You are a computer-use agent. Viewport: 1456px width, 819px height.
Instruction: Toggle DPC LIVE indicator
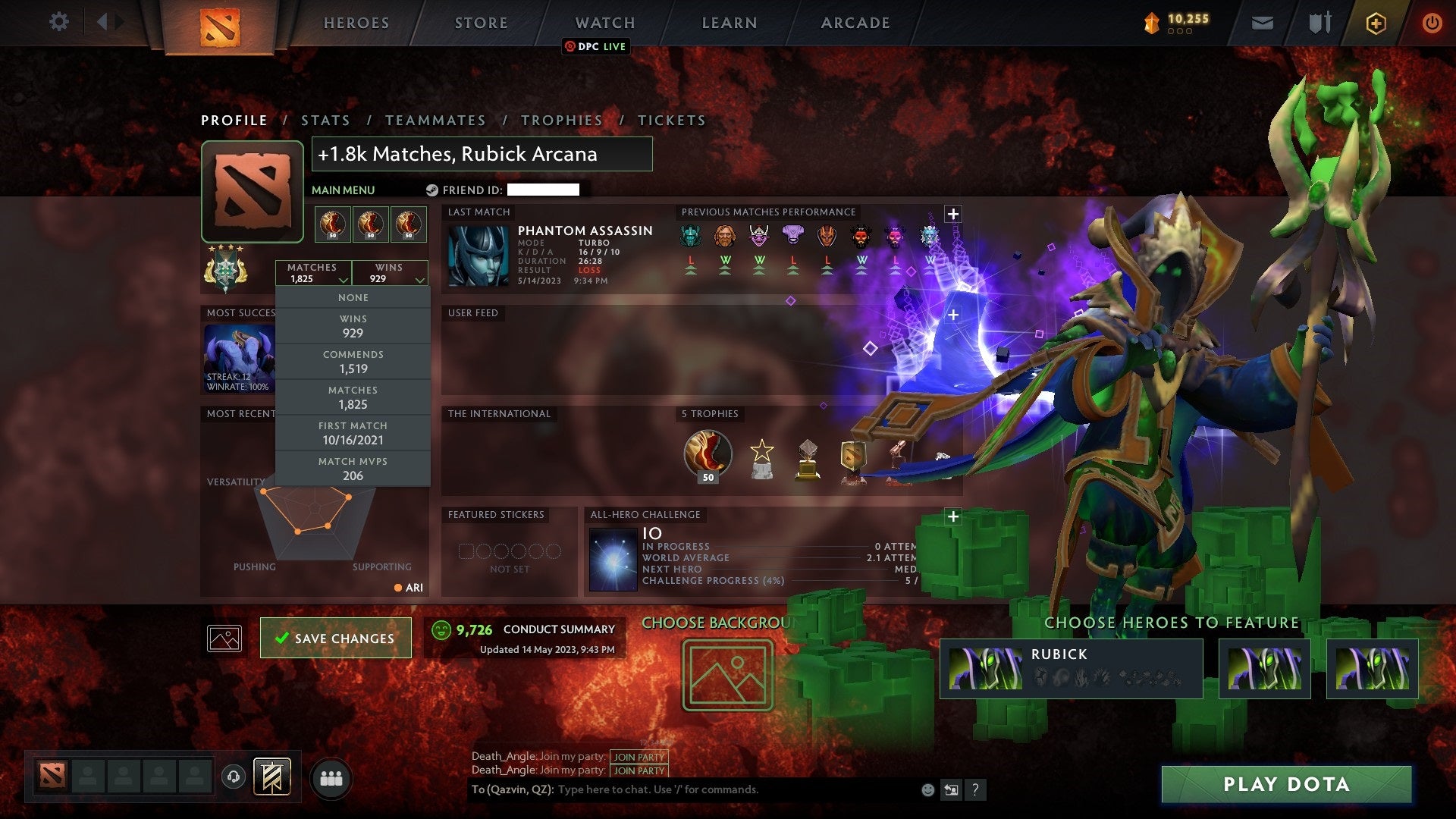pyautogui.click(x=597, y=46)
